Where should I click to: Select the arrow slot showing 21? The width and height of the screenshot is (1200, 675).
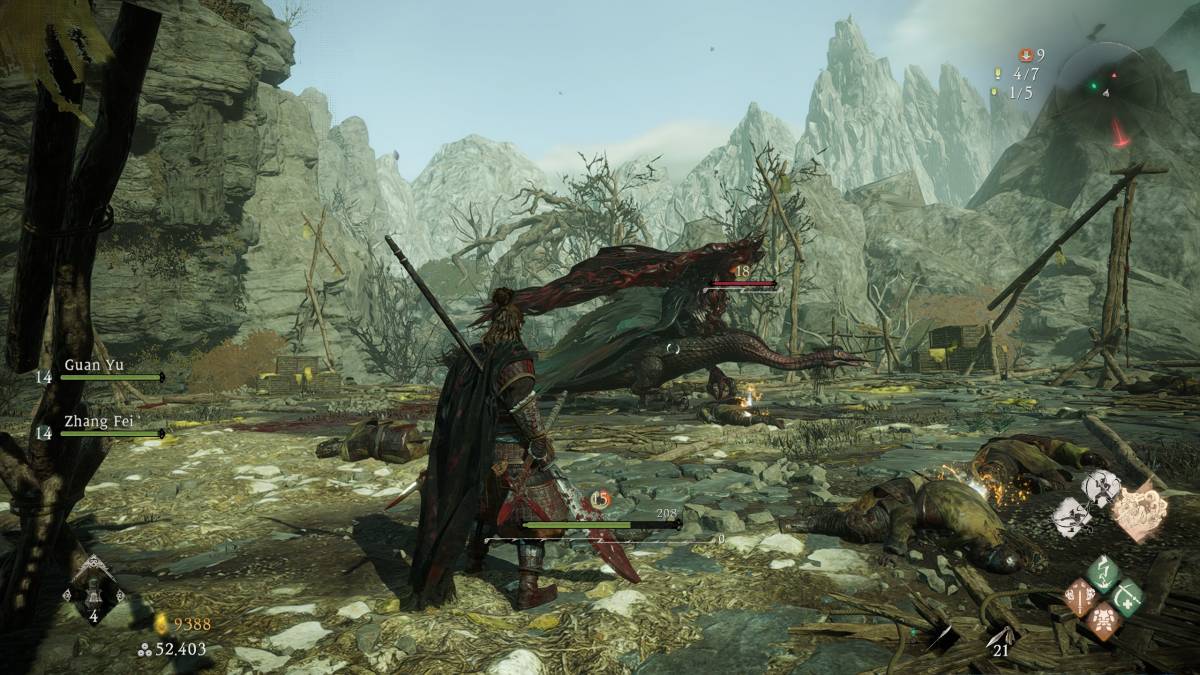coord(998,639)
